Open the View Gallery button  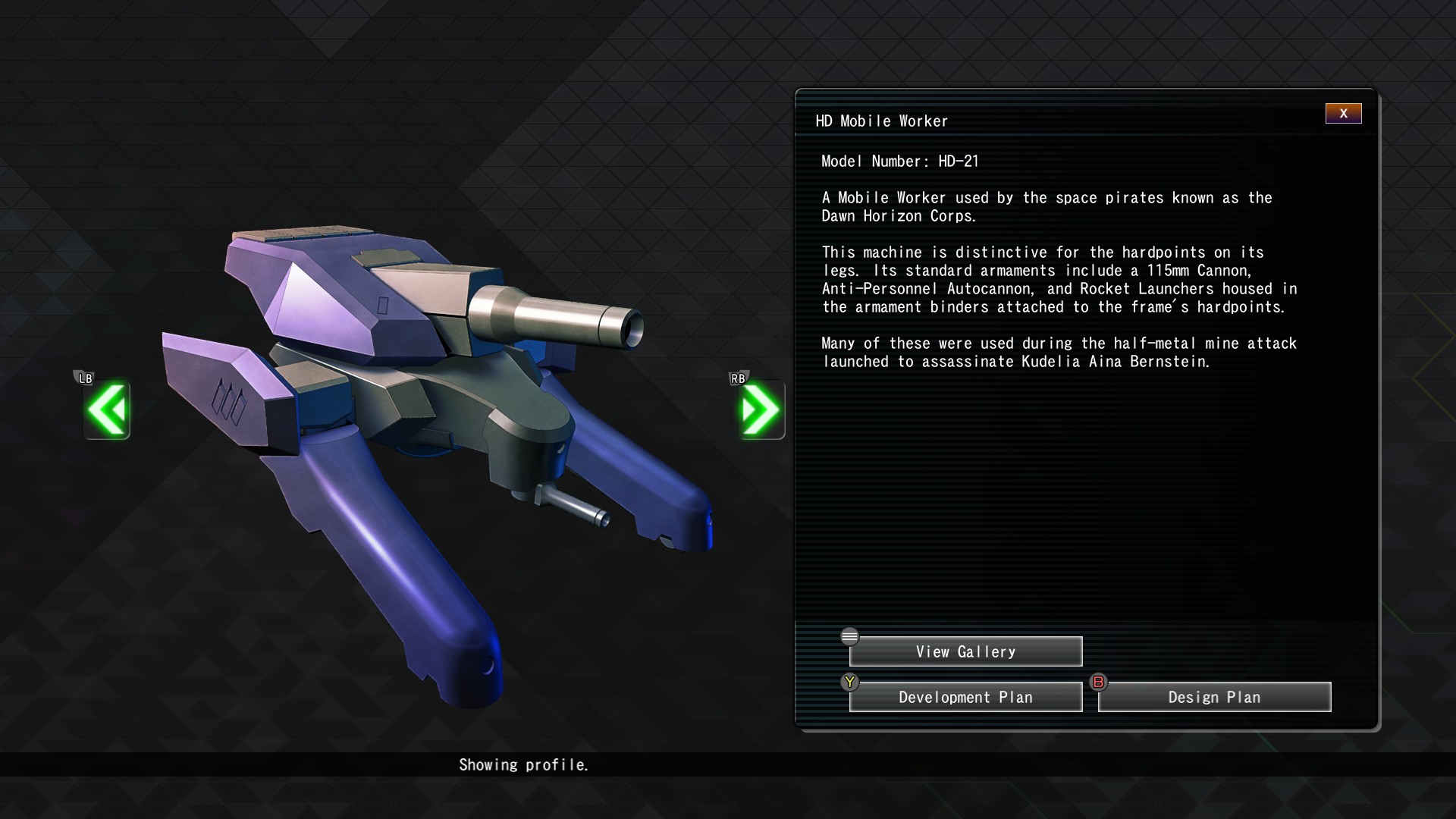(965, 651)
